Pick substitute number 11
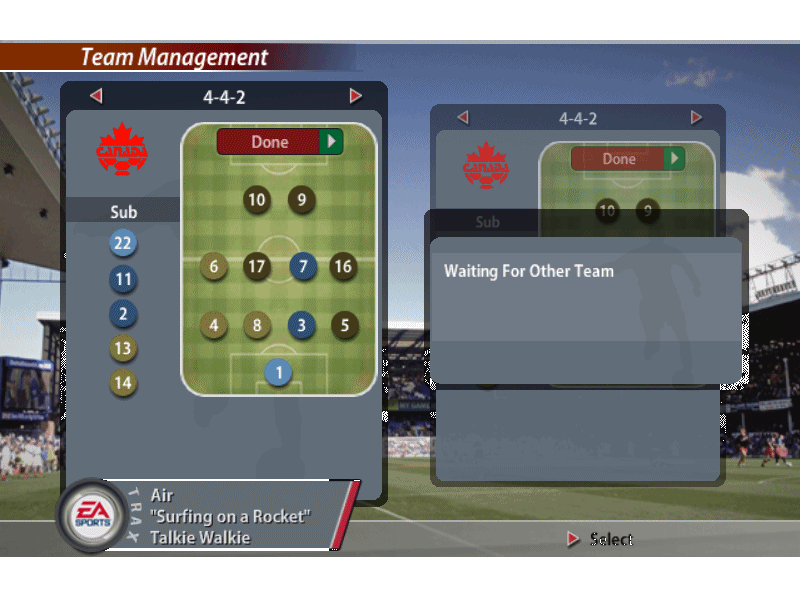 click(x=123, y=279)
